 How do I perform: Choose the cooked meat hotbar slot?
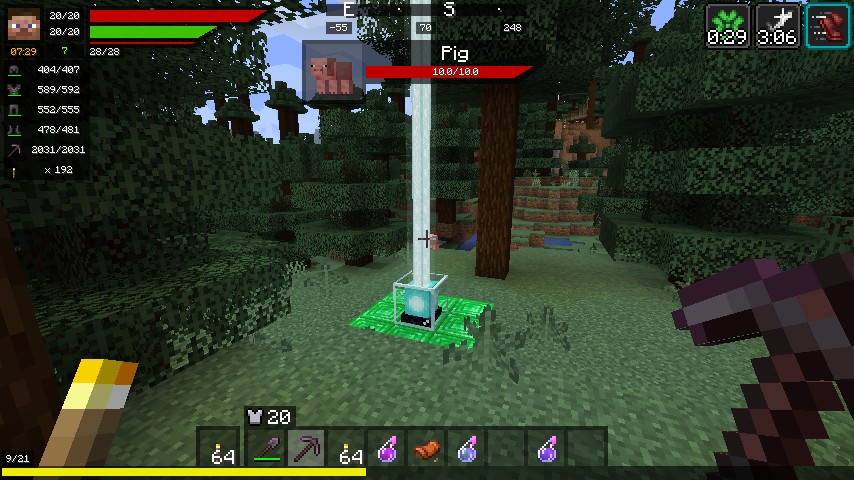point(428,450)
